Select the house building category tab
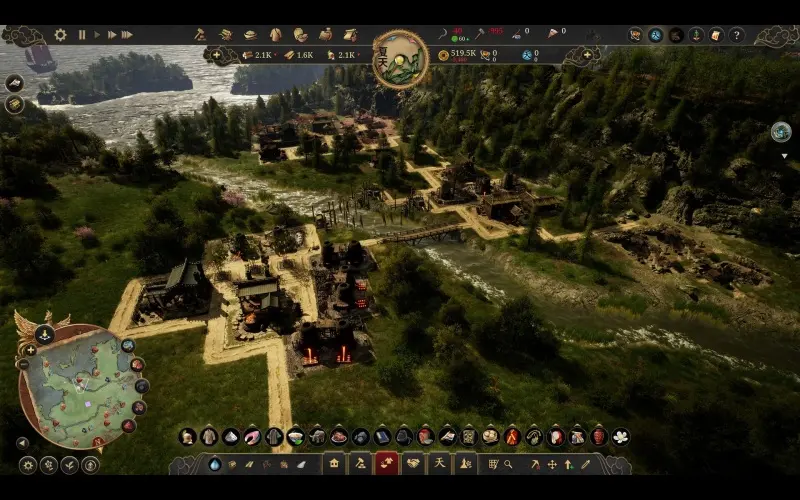The image size is (800, 500). pos(334,463)
